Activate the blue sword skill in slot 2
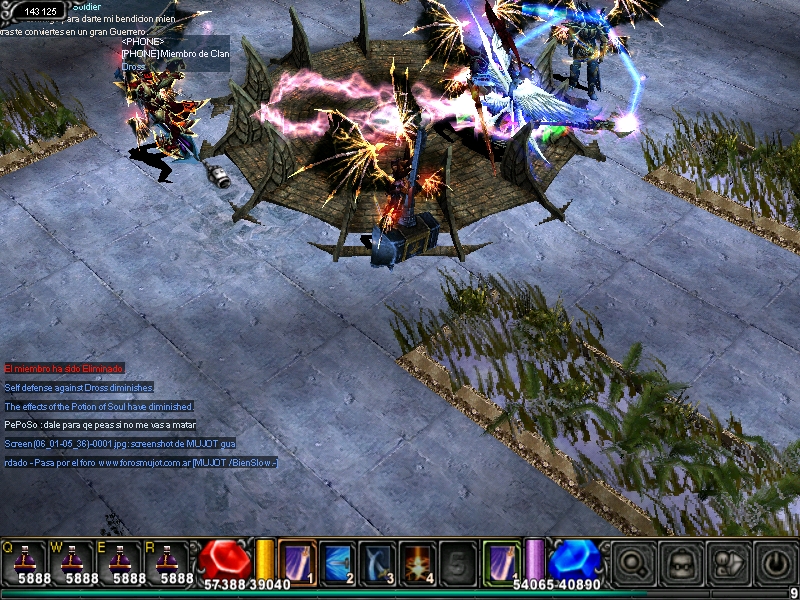 coord(337,561)
